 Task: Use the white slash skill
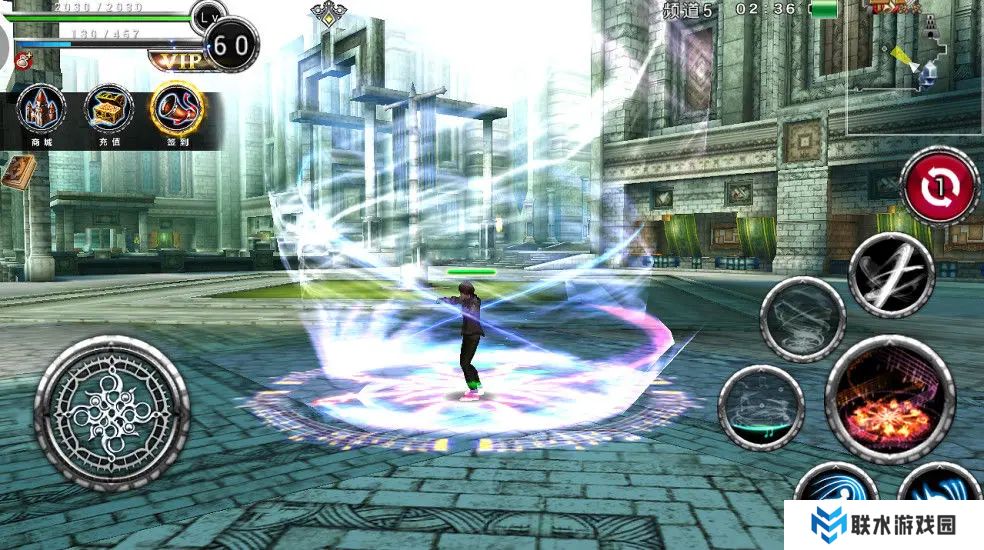tap(891, 274)
